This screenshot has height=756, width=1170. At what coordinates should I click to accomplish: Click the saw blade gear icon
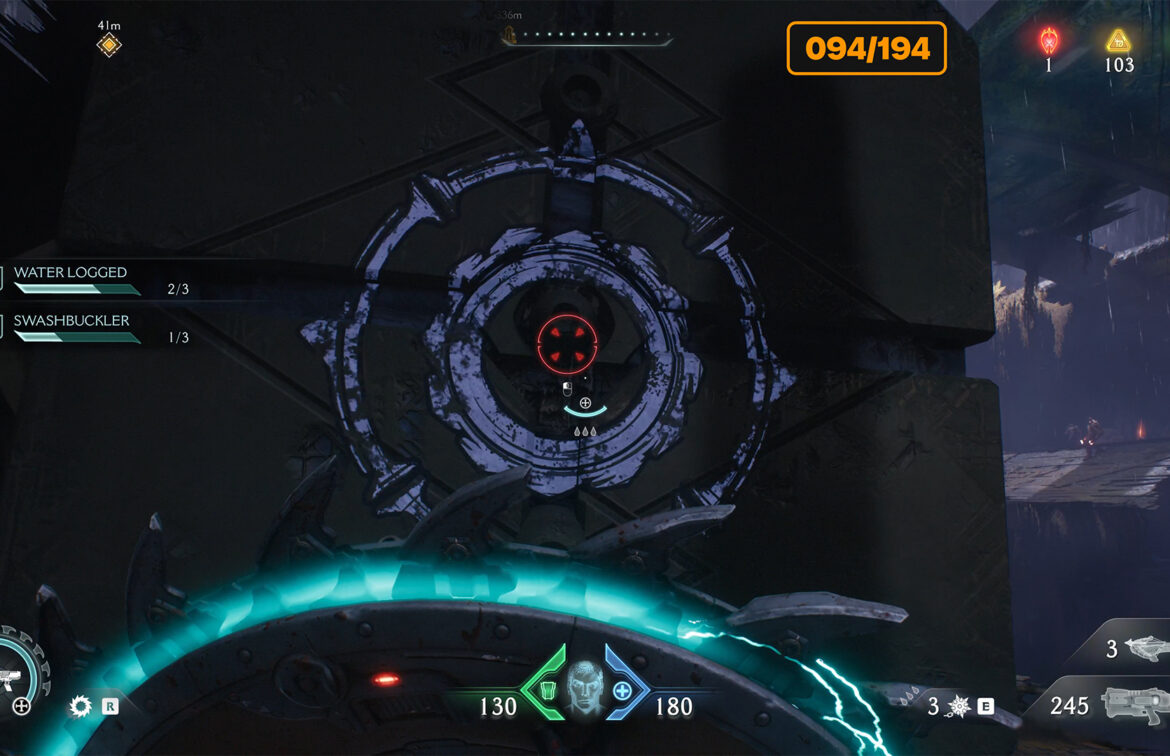(x=80, y=707)
